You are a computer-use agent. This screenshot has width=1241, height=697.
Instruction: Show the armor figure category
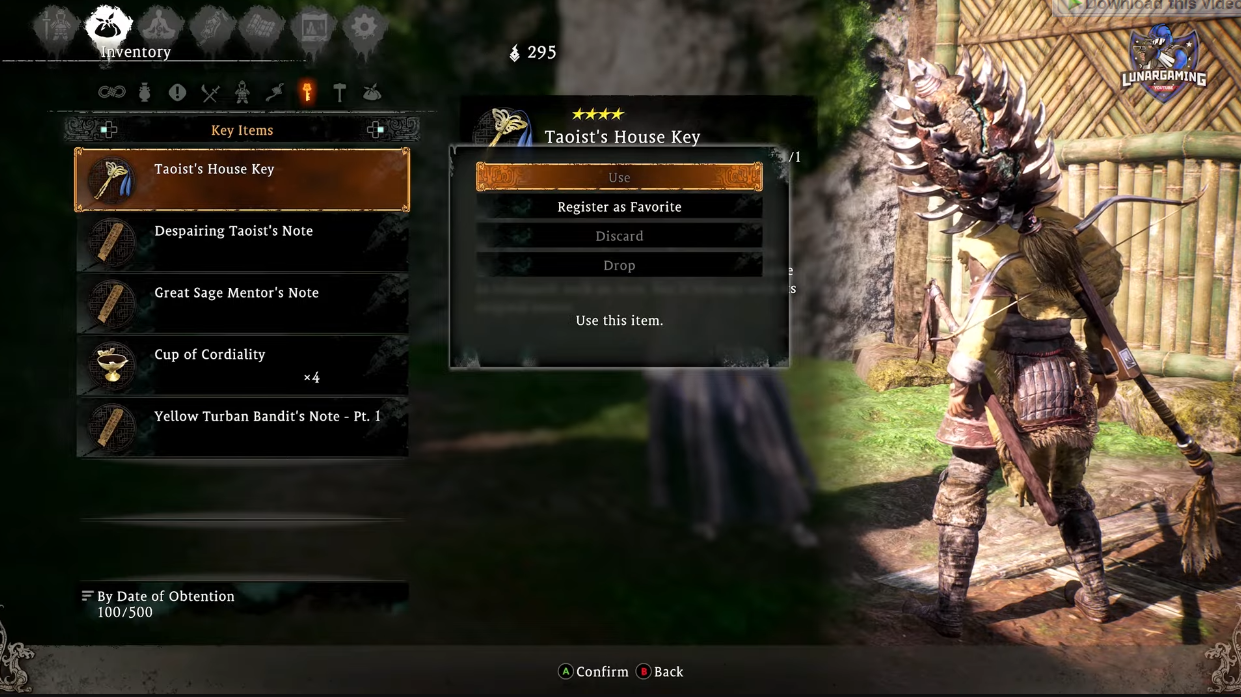click(x=242, y=93)
